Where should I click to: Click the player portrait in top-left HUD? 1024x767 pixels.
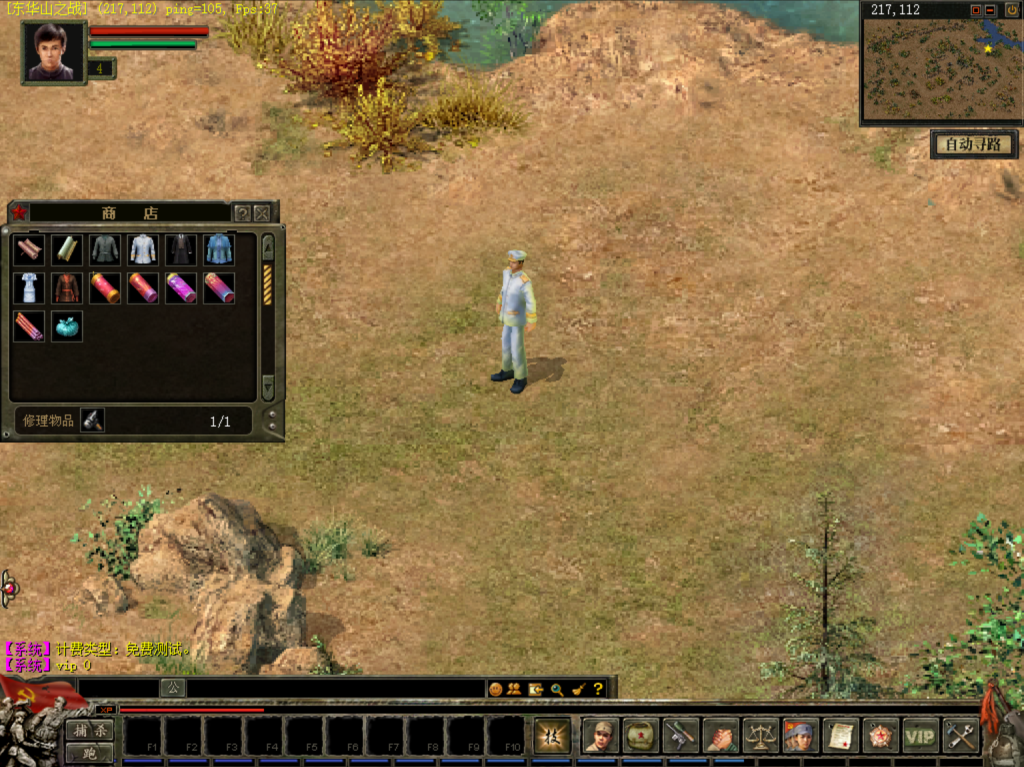(53, 52)
